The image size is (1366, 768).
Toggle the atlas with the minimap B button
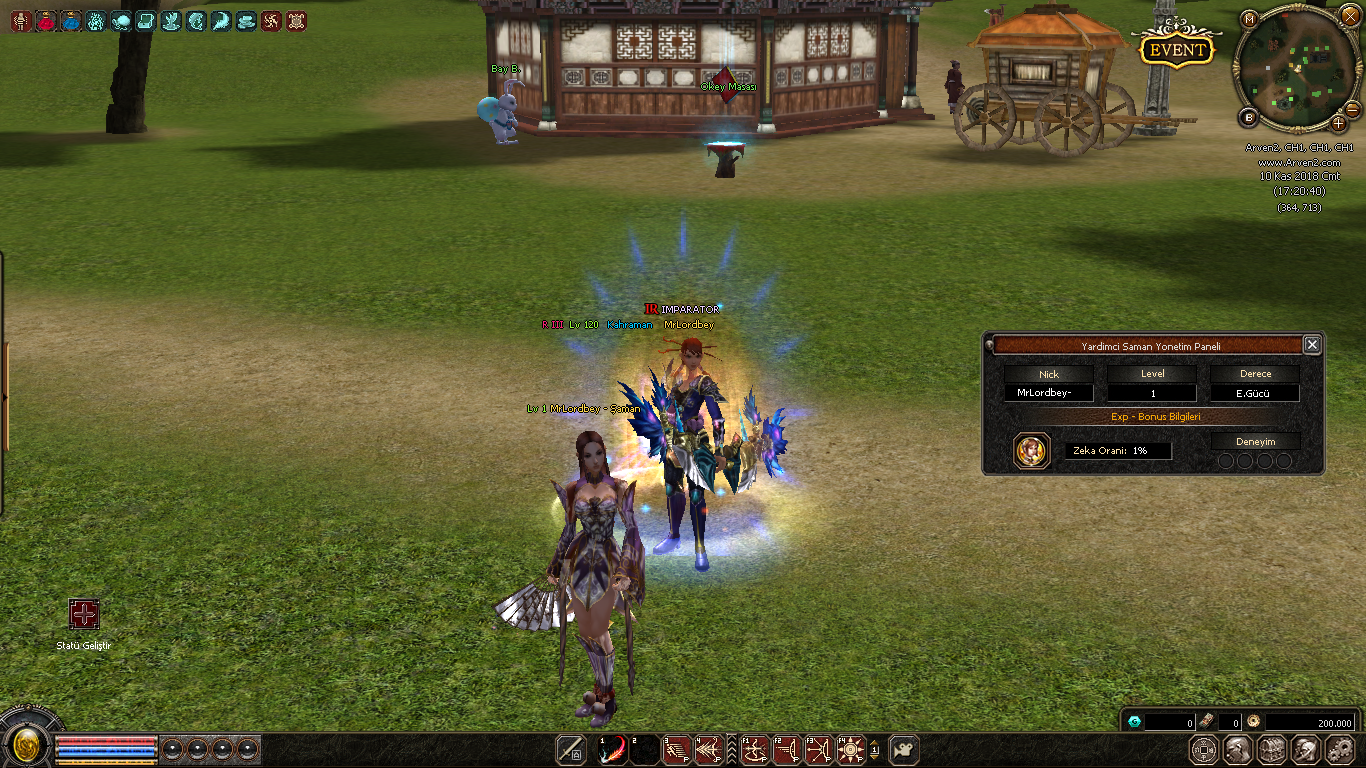[x=1247, y=116]
